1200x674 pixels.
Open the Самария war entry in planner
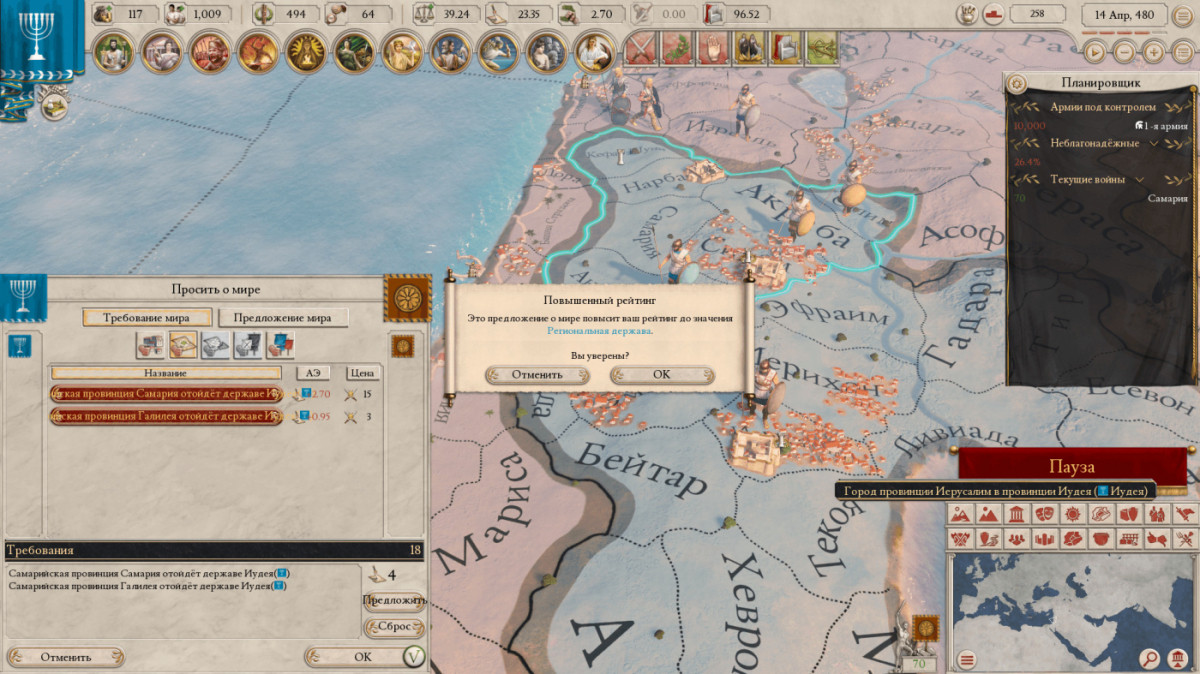[1166, 198]
